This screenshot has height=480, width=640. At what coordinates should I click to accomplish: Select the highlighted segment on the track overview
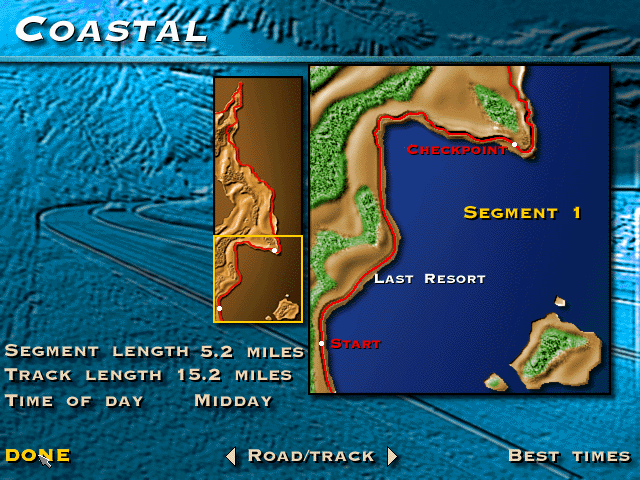click(x=258, y=279)
